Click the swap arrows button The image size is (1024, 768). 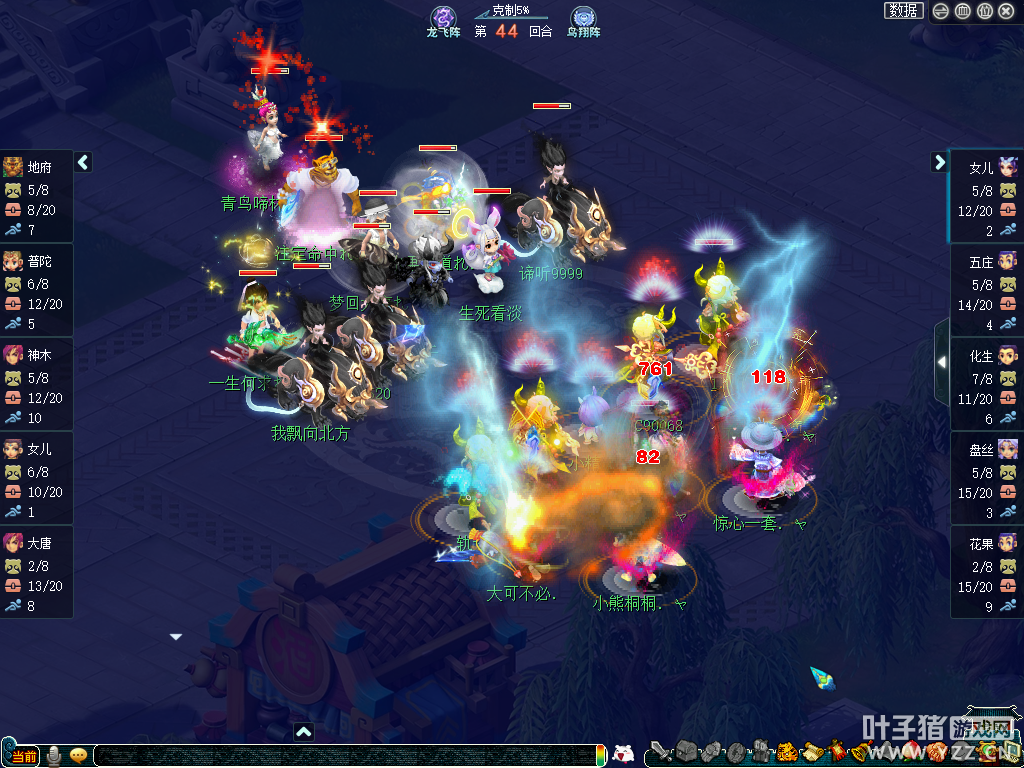pyautogui.click(x=941, y=11)
